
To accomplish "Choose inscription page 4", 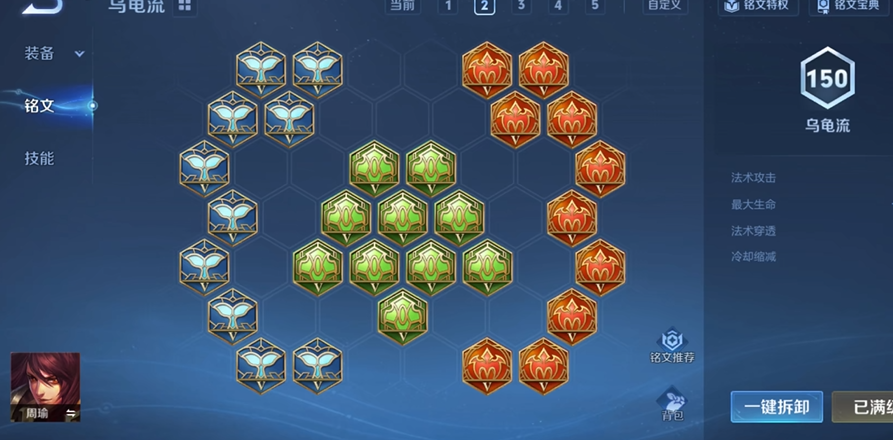I will point(558,6).
